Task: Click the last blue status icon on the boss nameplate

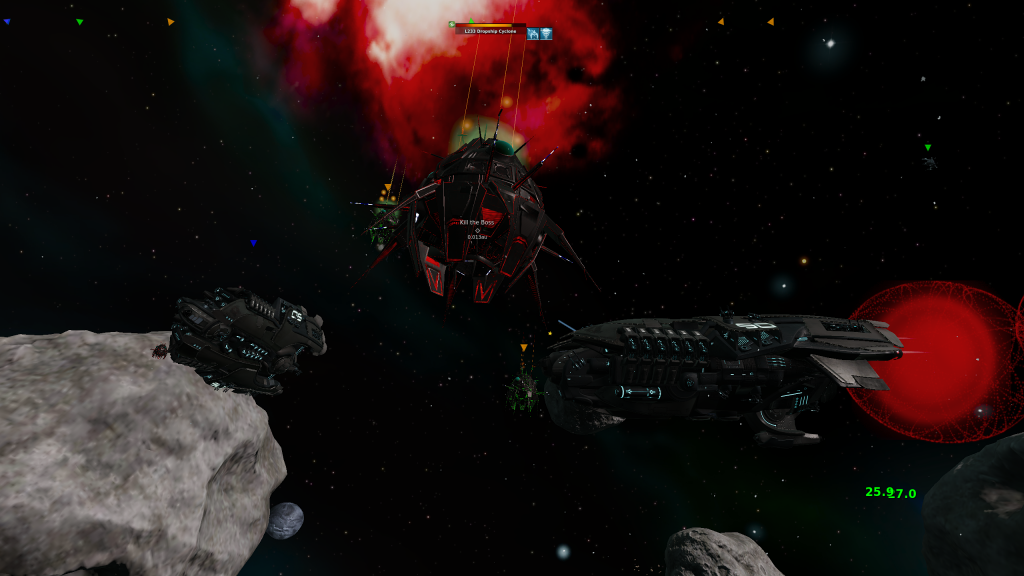Action: point(547,33)
